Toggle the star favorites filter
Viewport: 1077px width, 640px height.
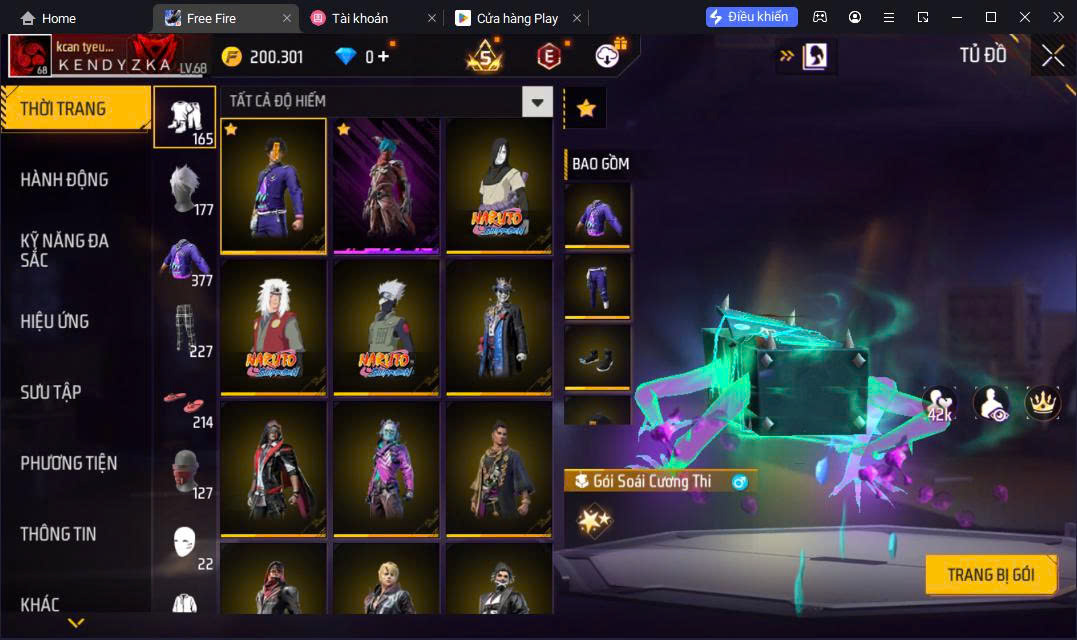coord(586,108)
